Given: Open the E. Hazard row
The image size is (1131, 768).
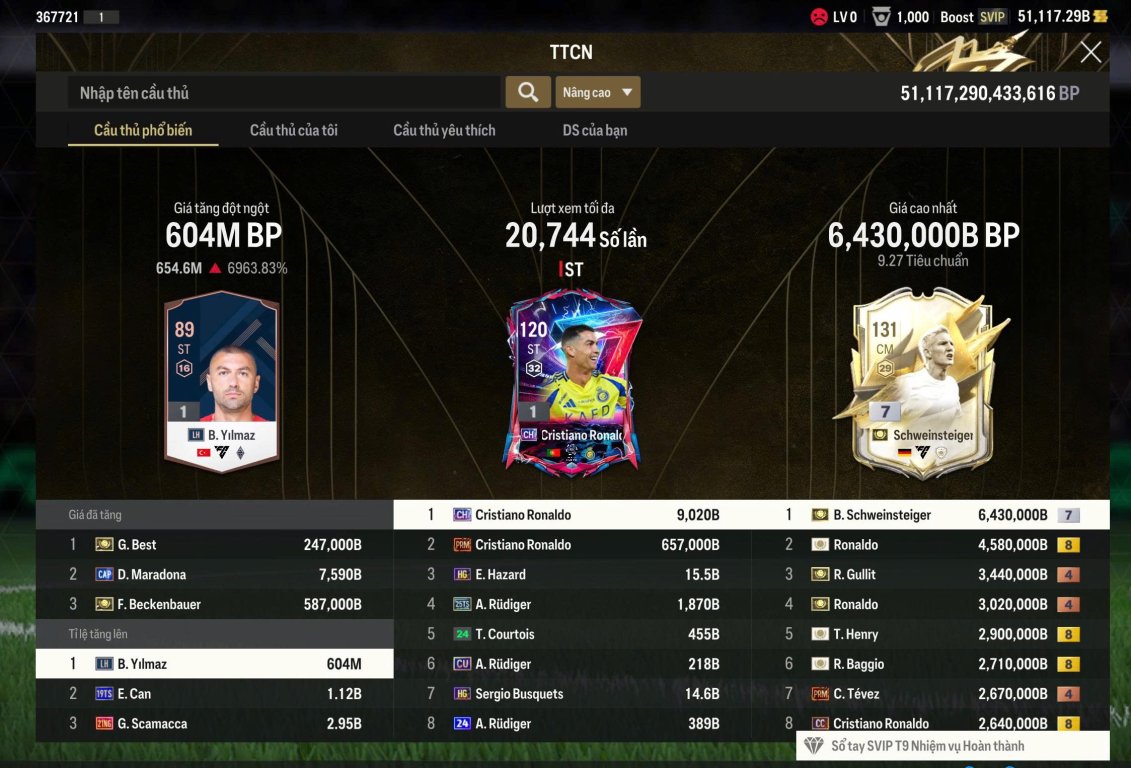Looking at the screenshot, I should coord(572,575).
